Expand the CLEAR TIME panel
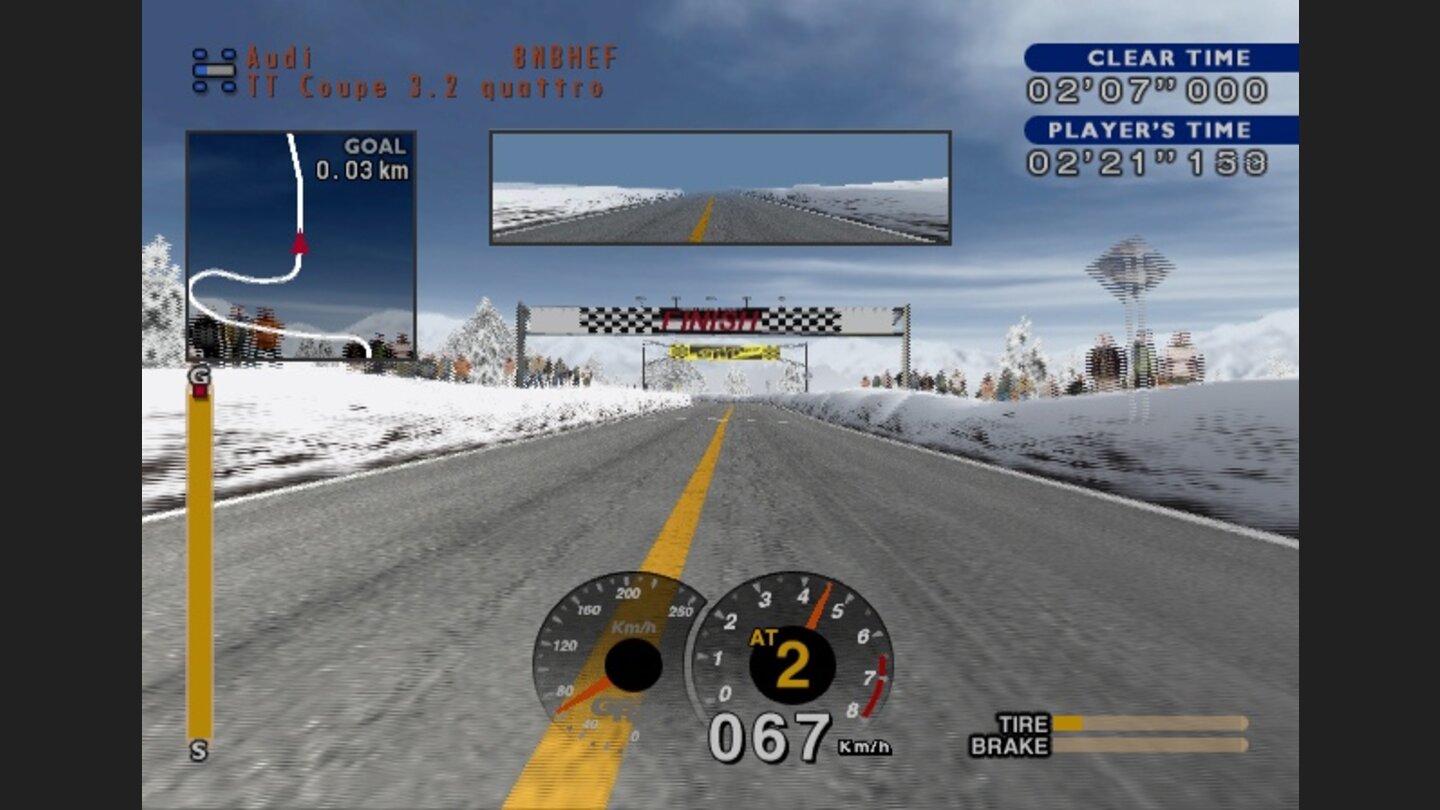1440x810 pixels. [1160, 58]
